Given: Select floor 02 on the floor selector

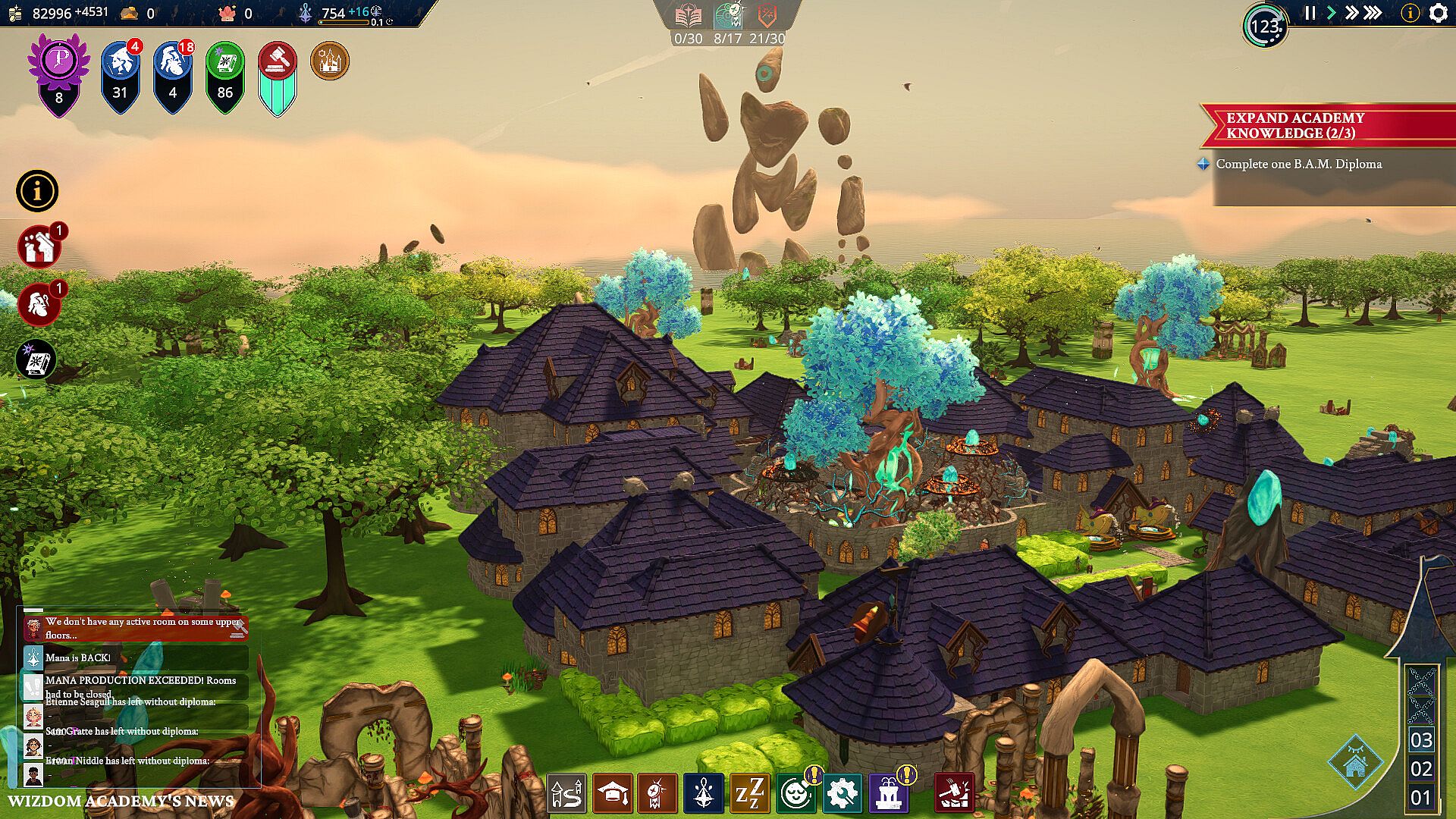Looking at the screenshot, I should pos(1420,769).
